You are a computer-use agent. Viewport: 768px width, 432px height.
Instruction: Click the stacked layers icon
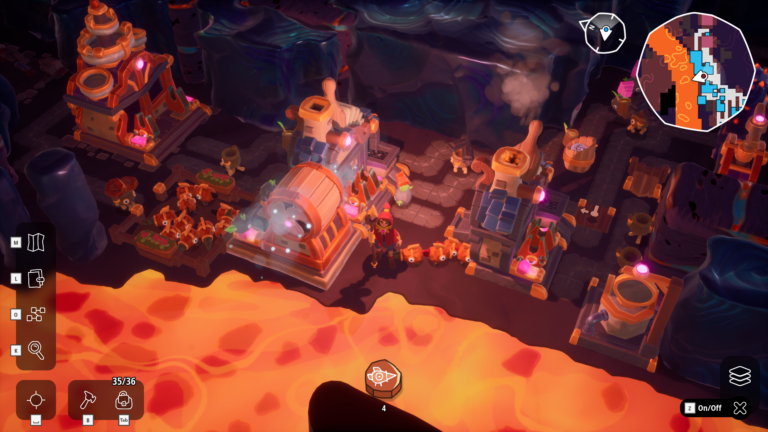739,376
